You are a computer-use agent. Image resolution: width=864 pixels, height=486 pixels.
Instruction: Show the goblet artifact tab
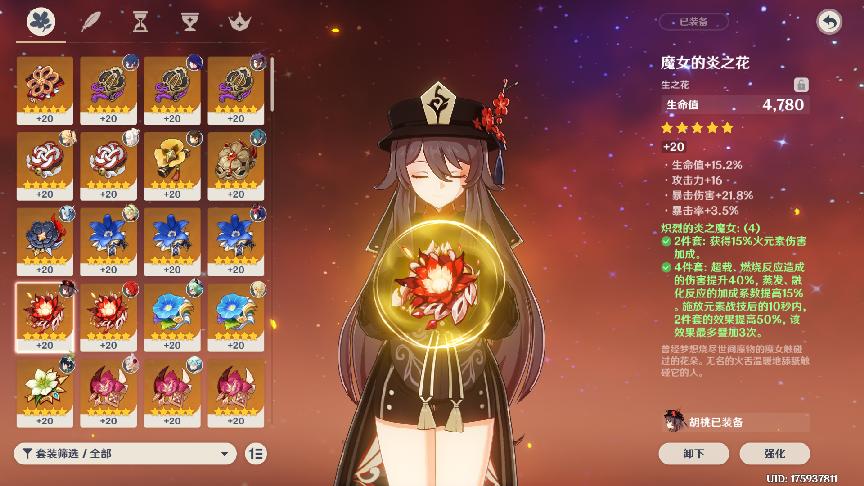click(189, 21)
